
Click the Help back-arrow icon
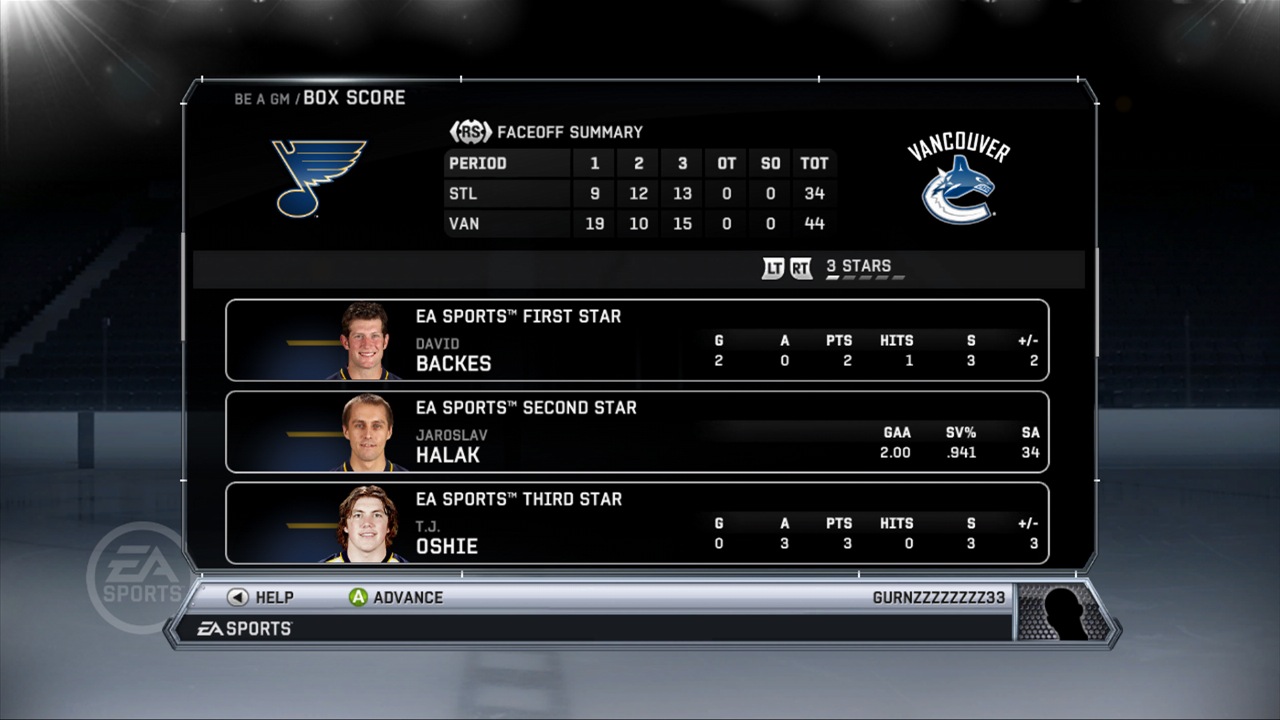238,597
